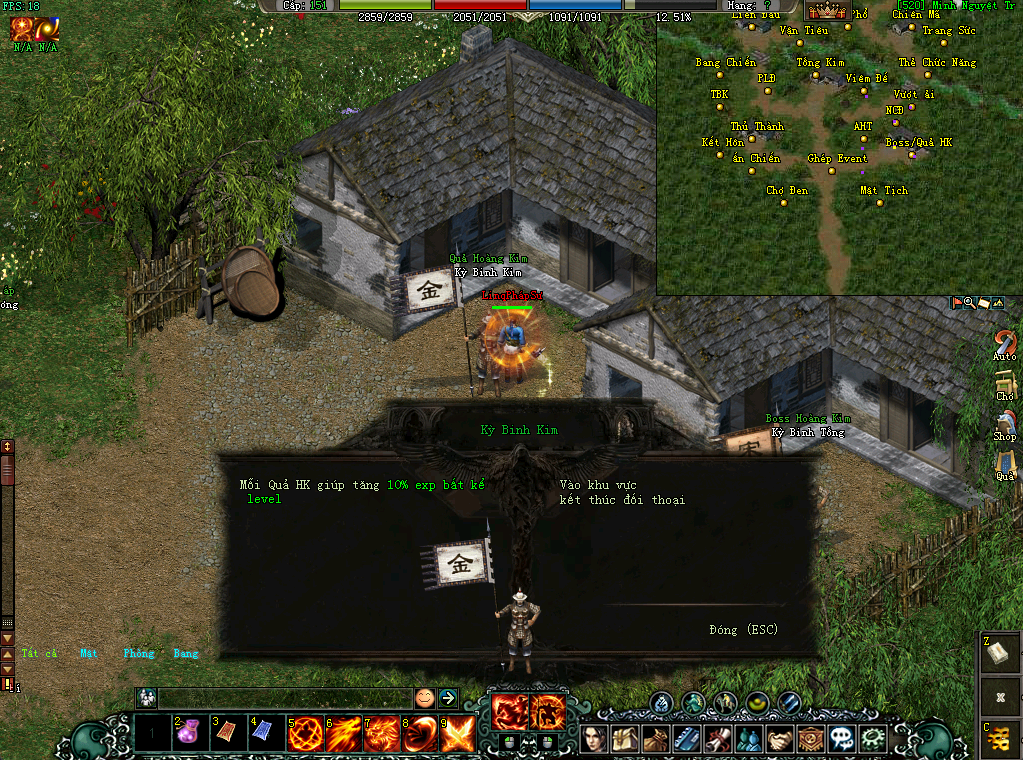Screen dimensions: 1023x760
Task: Choose the "Vào khu vực" dialogue option
Action: pyautogui.click(x=598, y=485)
